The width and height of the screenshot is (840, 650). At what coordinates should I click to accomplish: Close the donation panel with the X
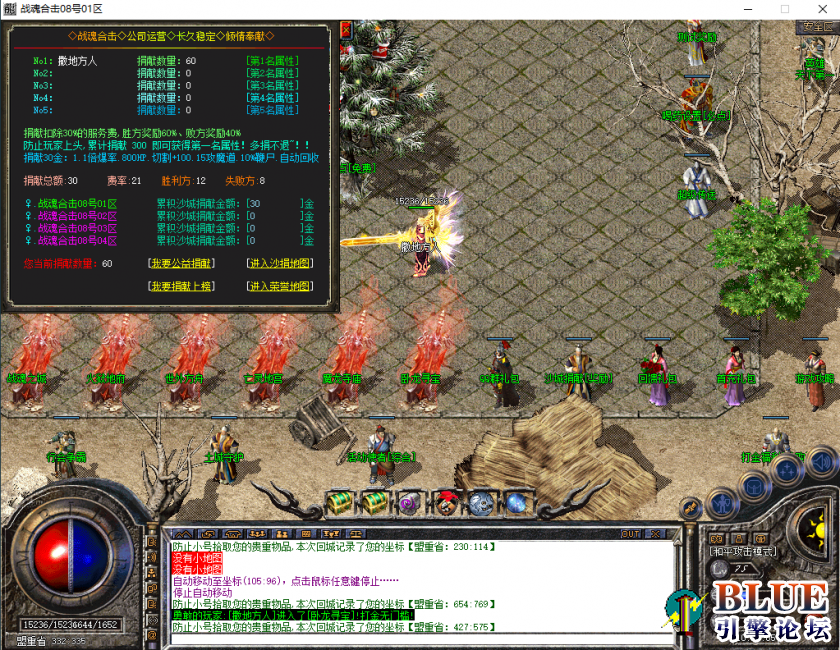click(x=346, y=30)
